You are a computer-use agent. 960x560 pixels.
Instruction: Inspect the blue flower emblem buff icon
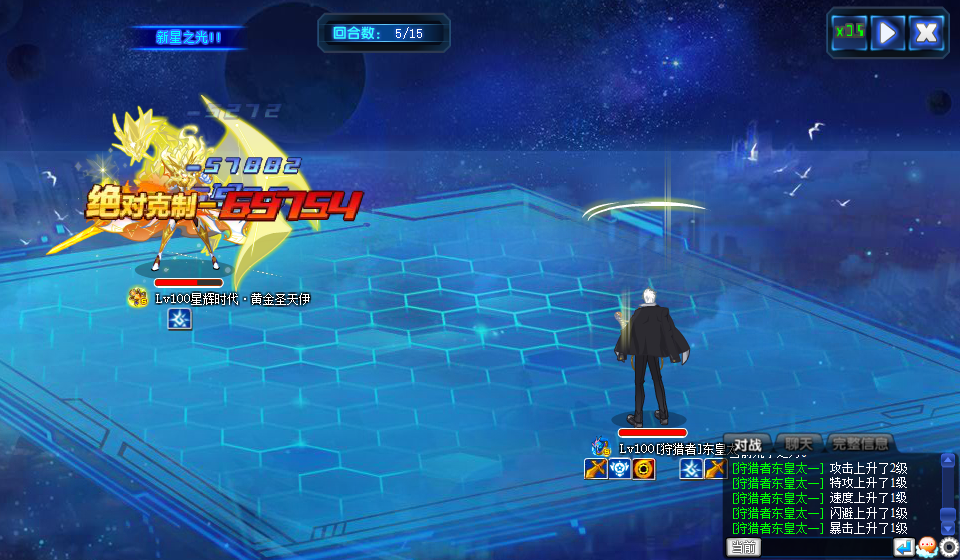pyautogui.click(x=620, y=469)
